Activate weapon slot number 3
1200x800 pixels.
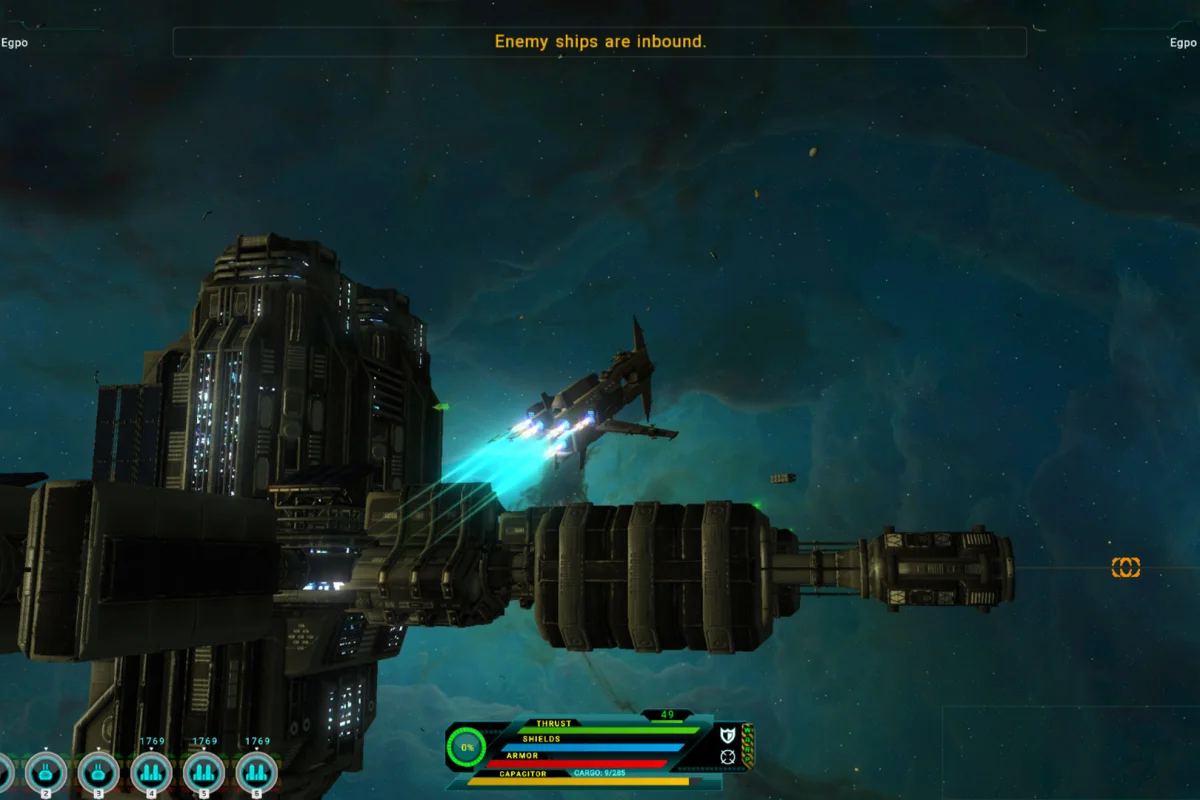[x=99, y=771]
